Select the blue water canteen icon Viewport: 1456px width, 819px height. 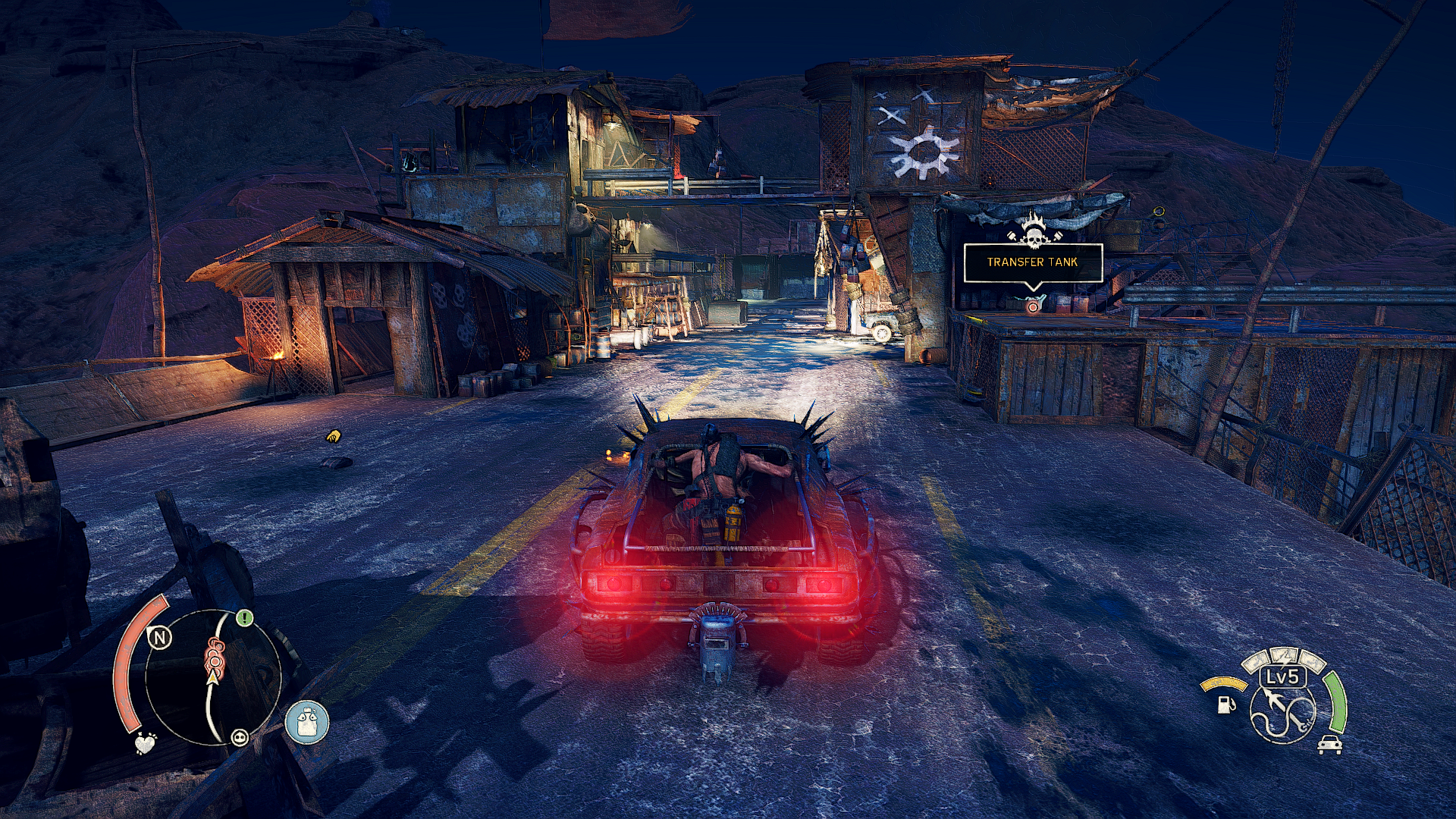coord(307,721)
